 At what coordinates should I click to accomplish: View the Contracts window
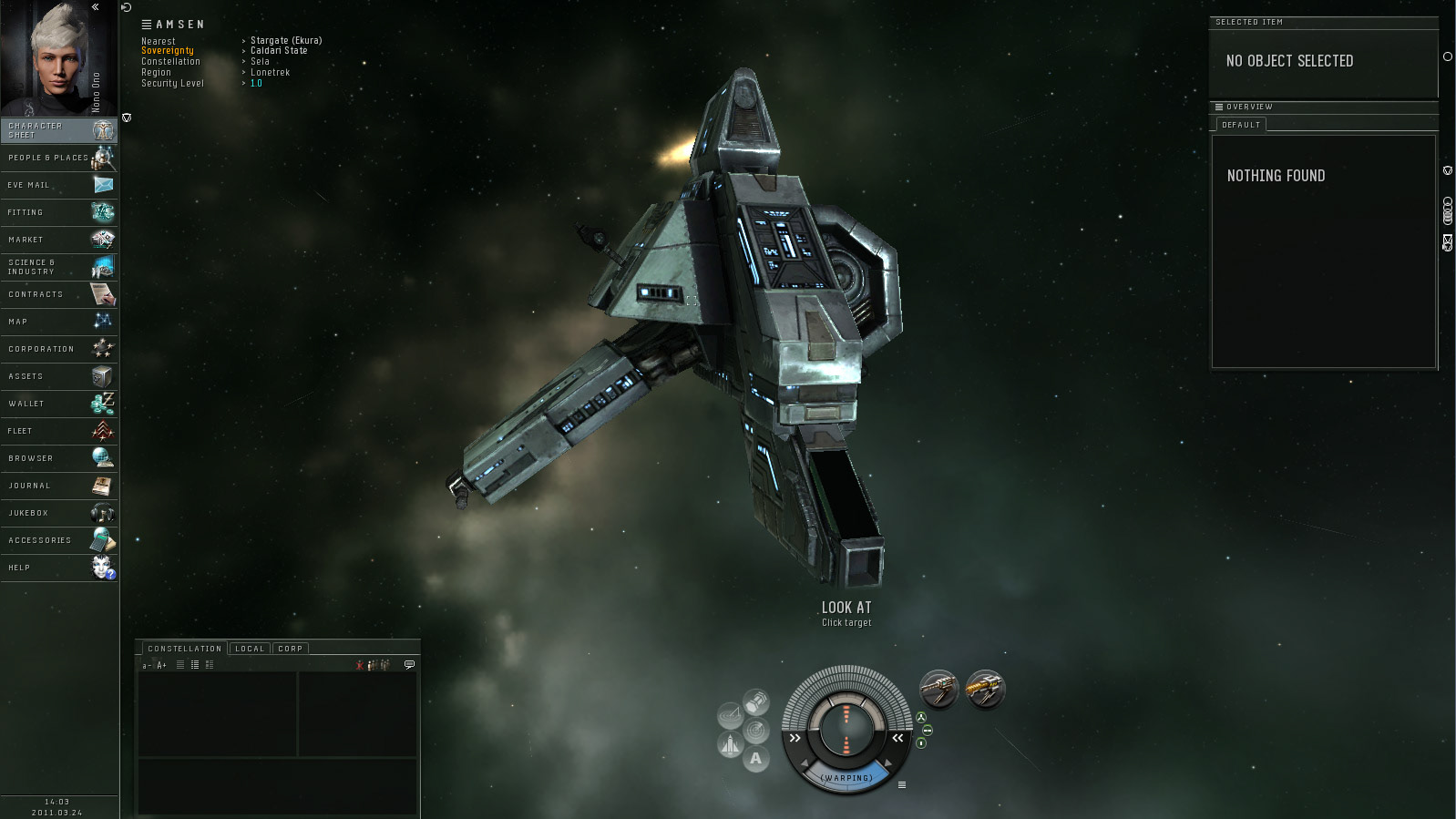tap(59, 294)
